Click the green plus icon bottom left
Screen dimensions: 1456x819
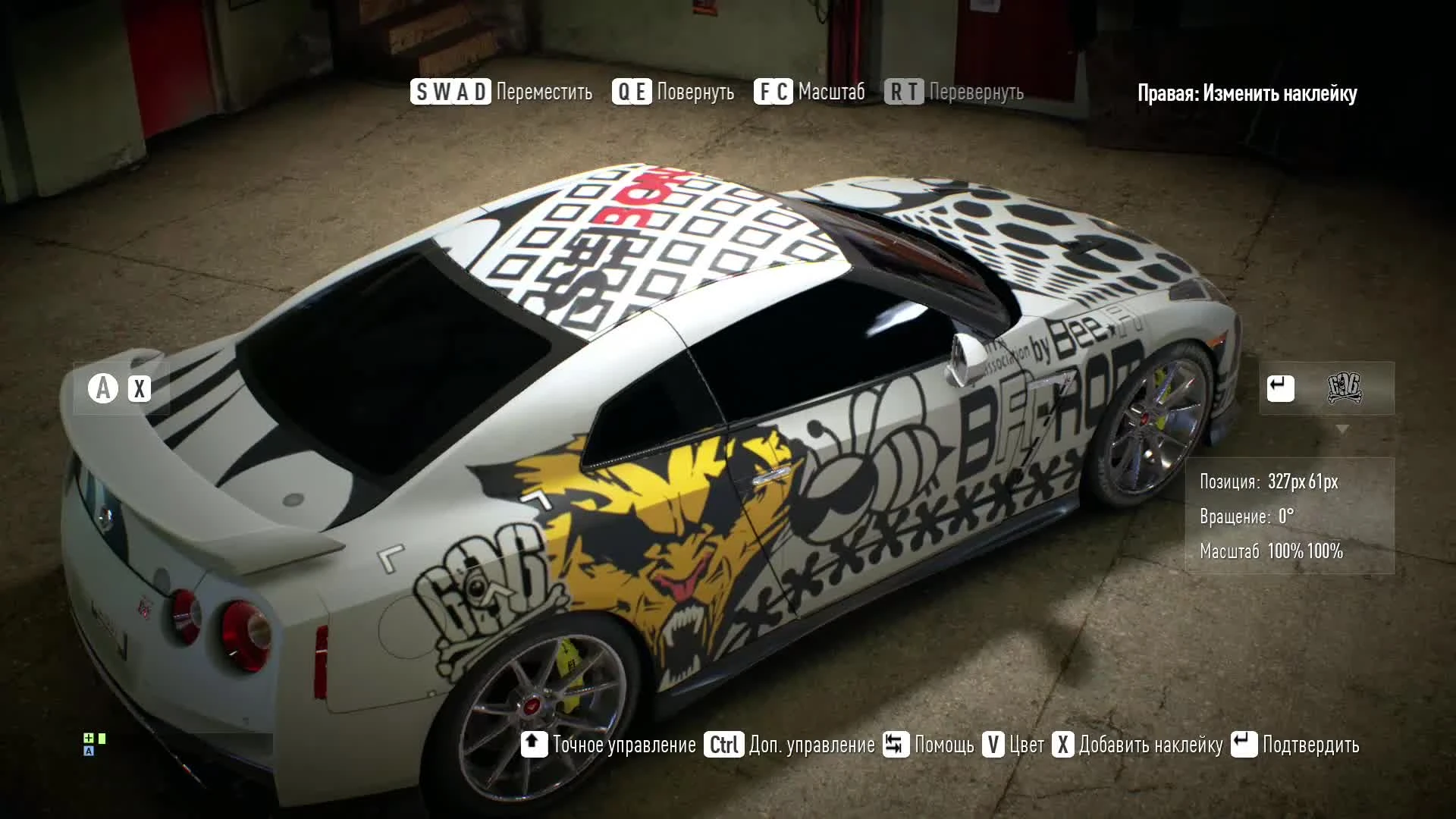point(89,737)
